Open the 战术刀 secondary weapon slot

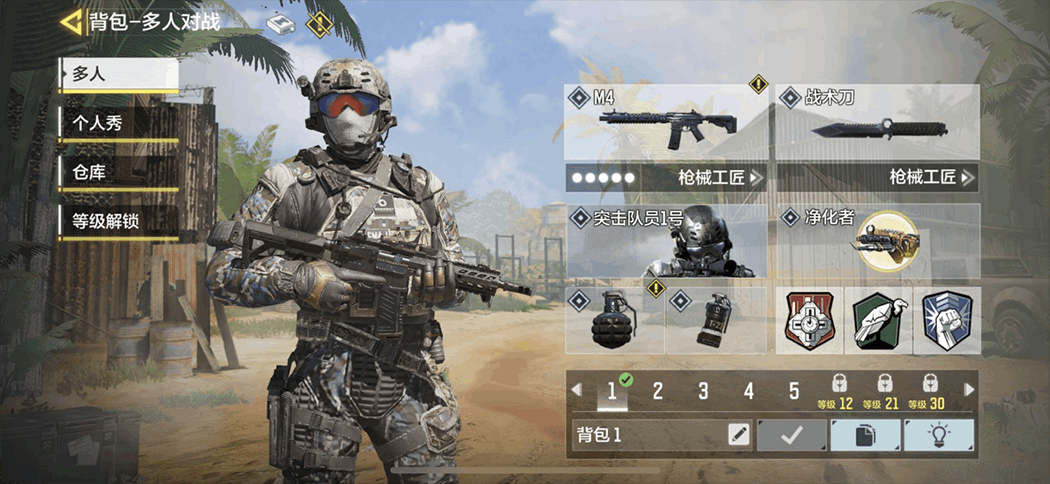coord(877,123)
